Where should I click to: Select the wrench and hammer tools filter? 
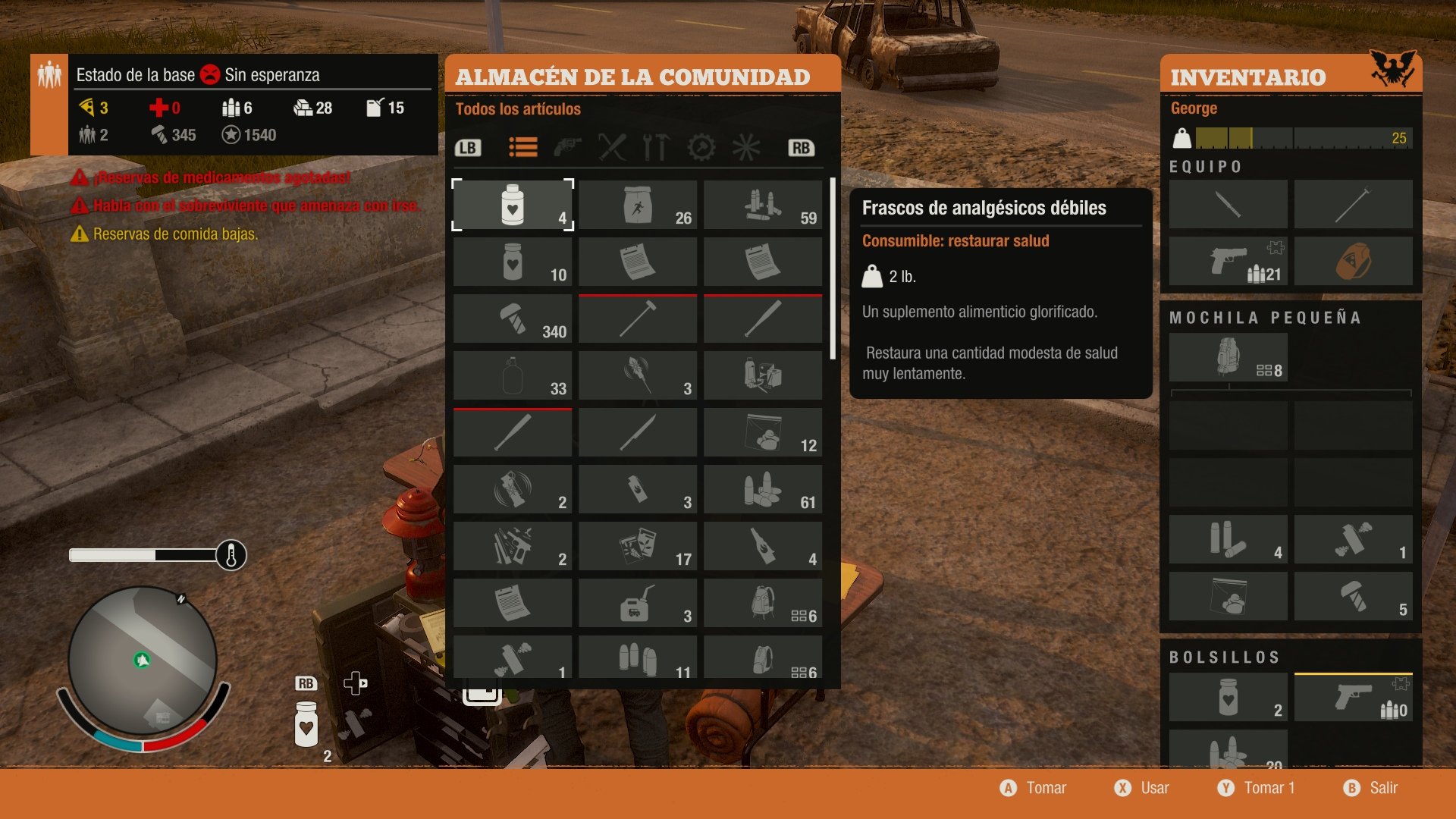(657, 148)
